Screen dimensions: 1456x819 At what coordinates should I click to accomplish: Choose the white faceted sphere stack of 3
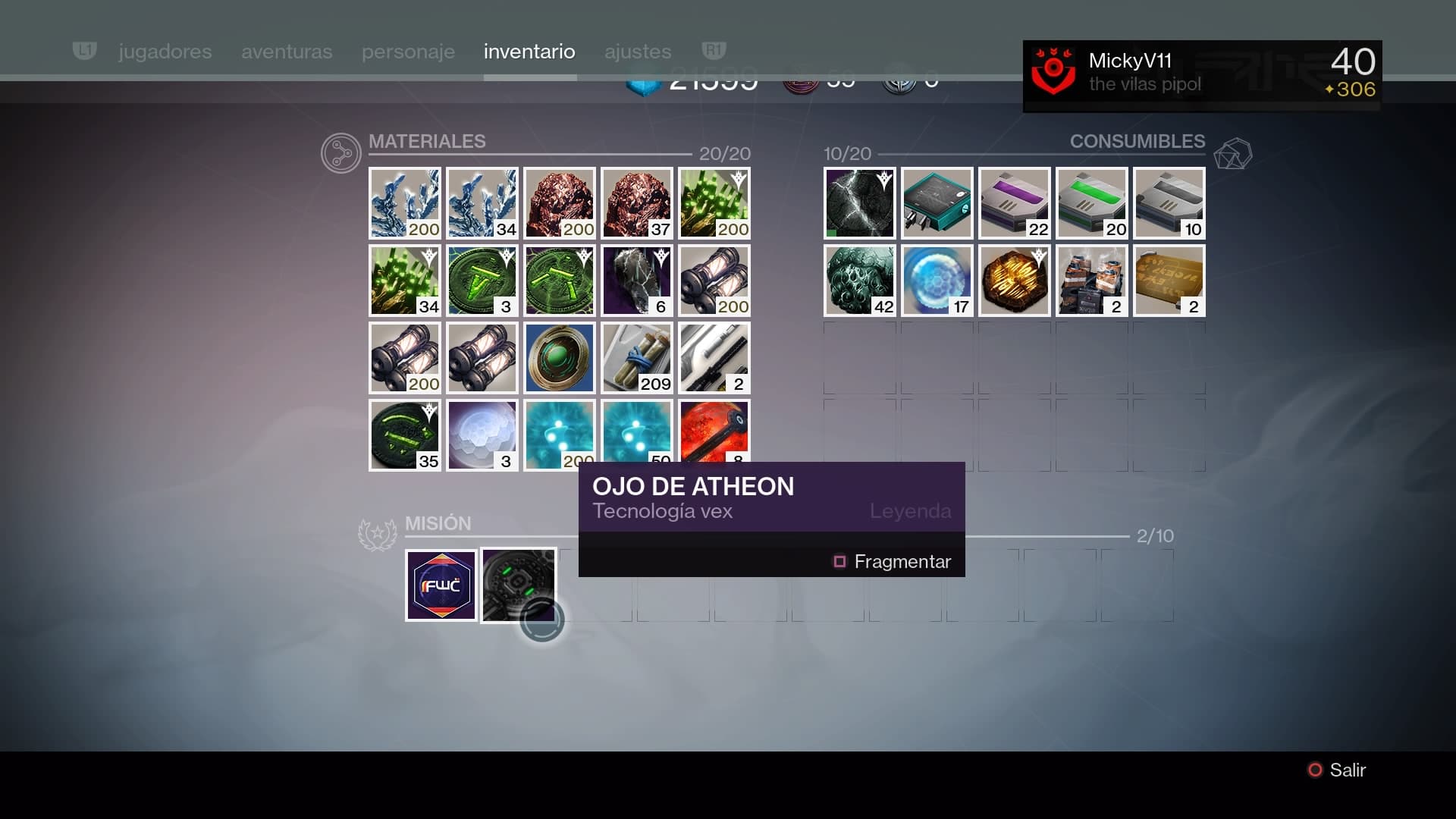coord(482,435)
